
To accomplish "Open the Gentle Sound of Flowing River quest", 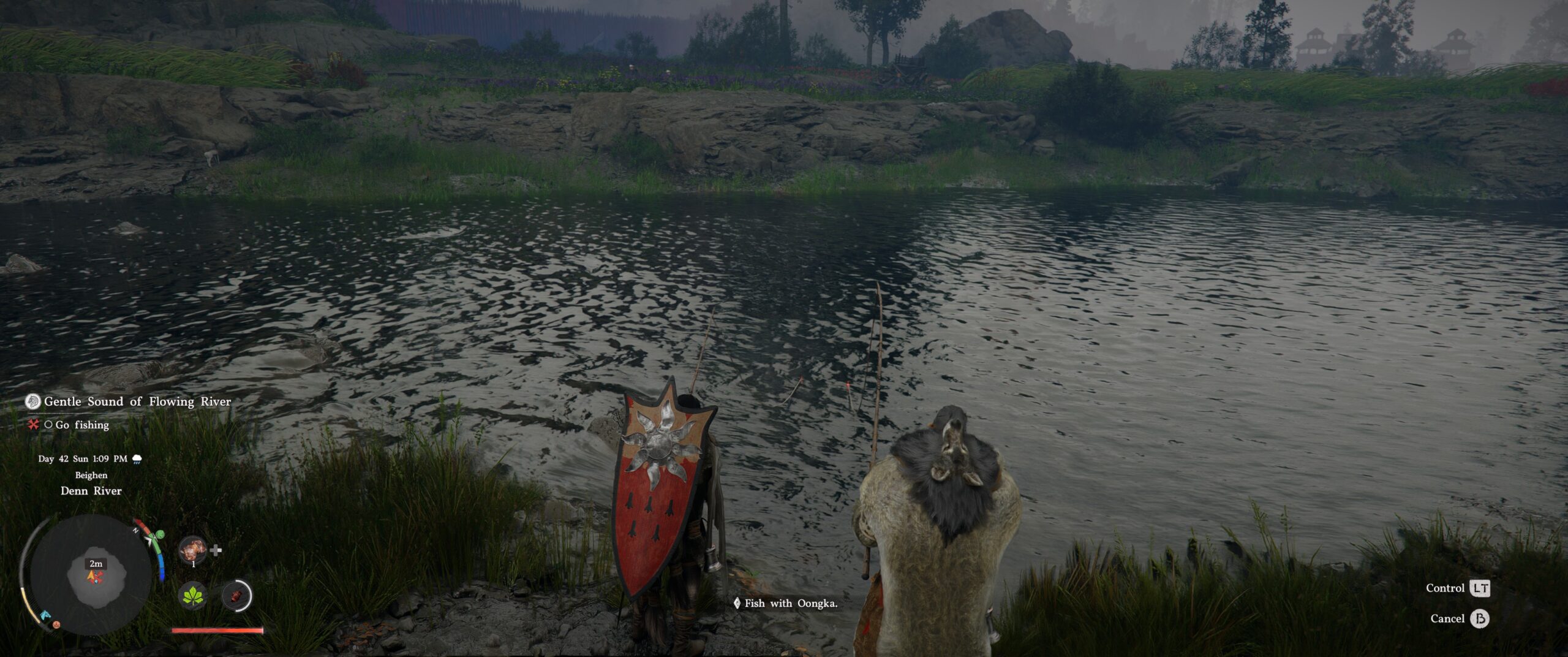I will click(x=137, y=401).
